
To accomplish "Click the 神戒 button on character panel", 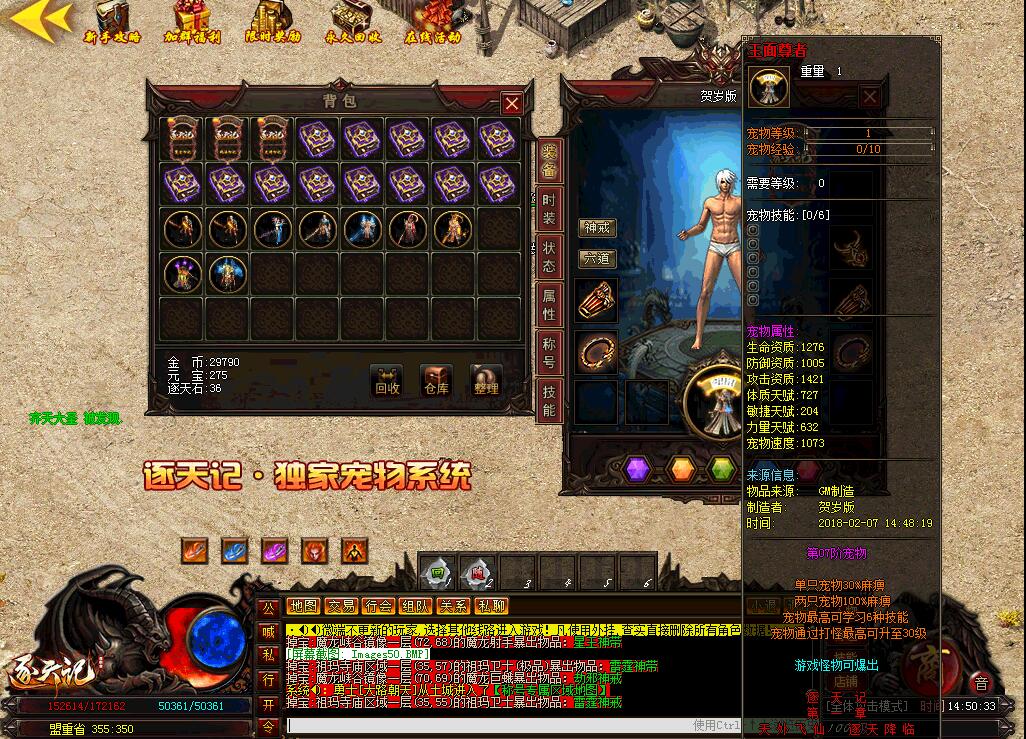I will (597, 228).
